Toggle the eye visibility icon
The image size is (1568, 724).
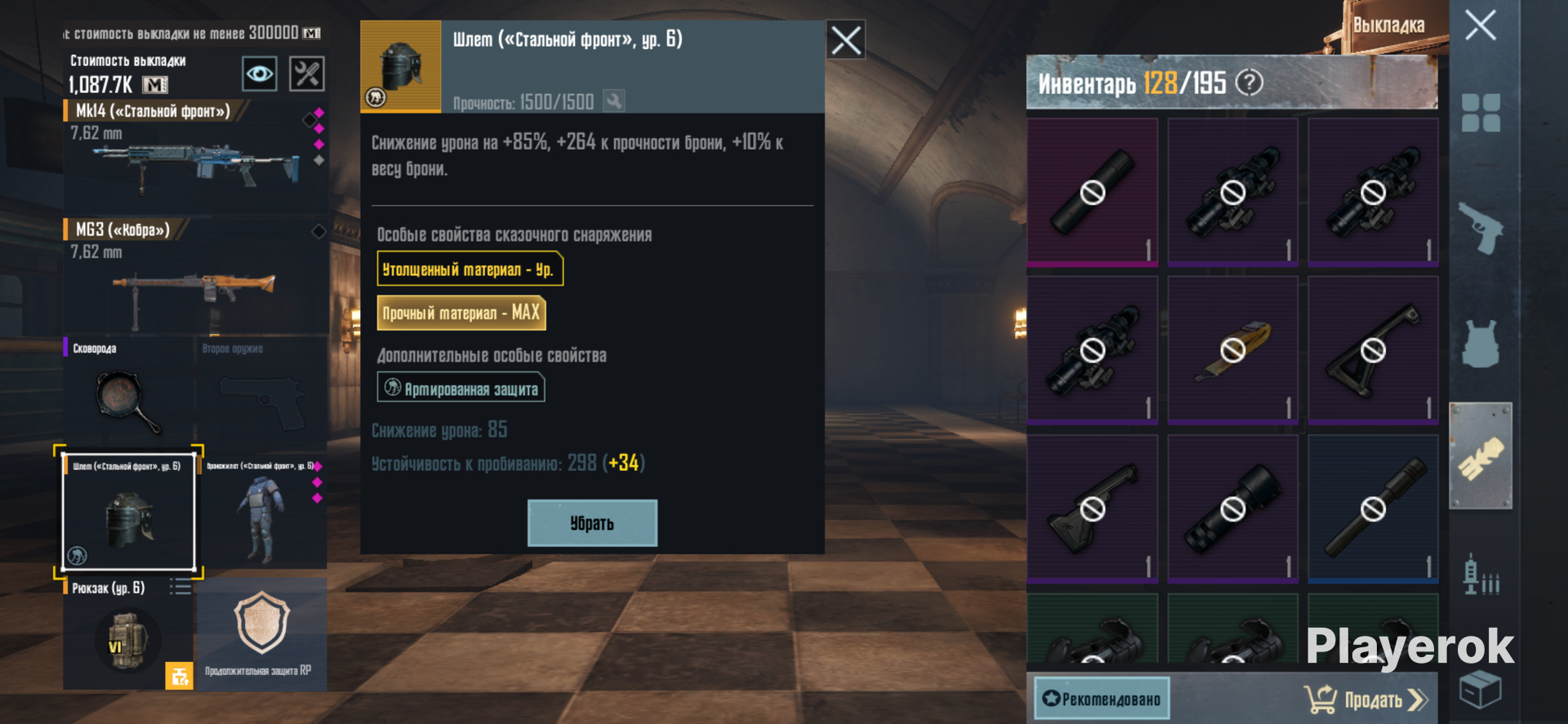point(260,74)
